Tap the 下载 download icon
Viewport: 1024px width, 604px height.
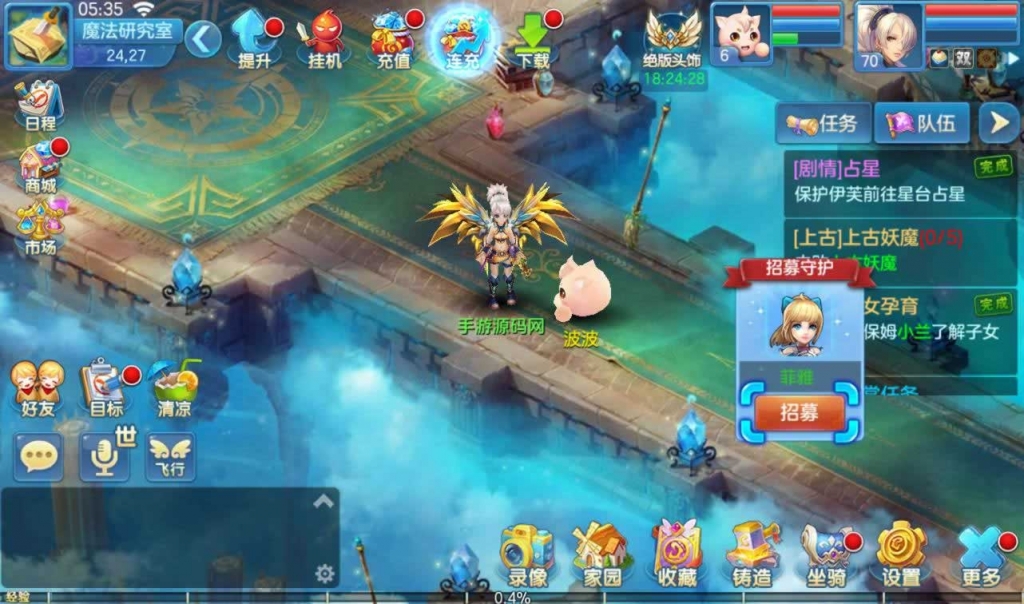click(x=532, y=38)
